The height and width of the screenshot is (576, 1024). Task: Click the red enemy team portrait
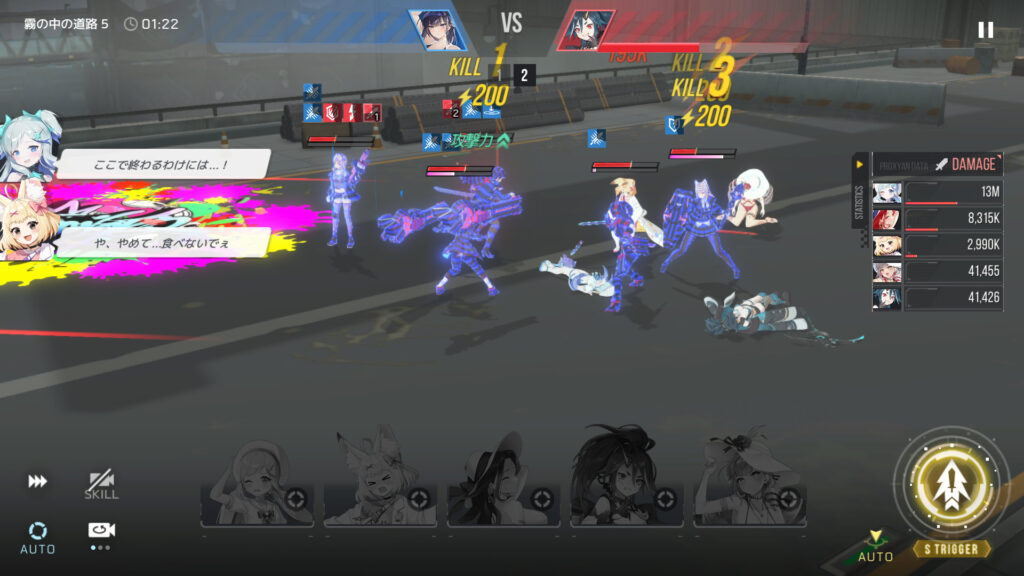[x=585, y=30]
